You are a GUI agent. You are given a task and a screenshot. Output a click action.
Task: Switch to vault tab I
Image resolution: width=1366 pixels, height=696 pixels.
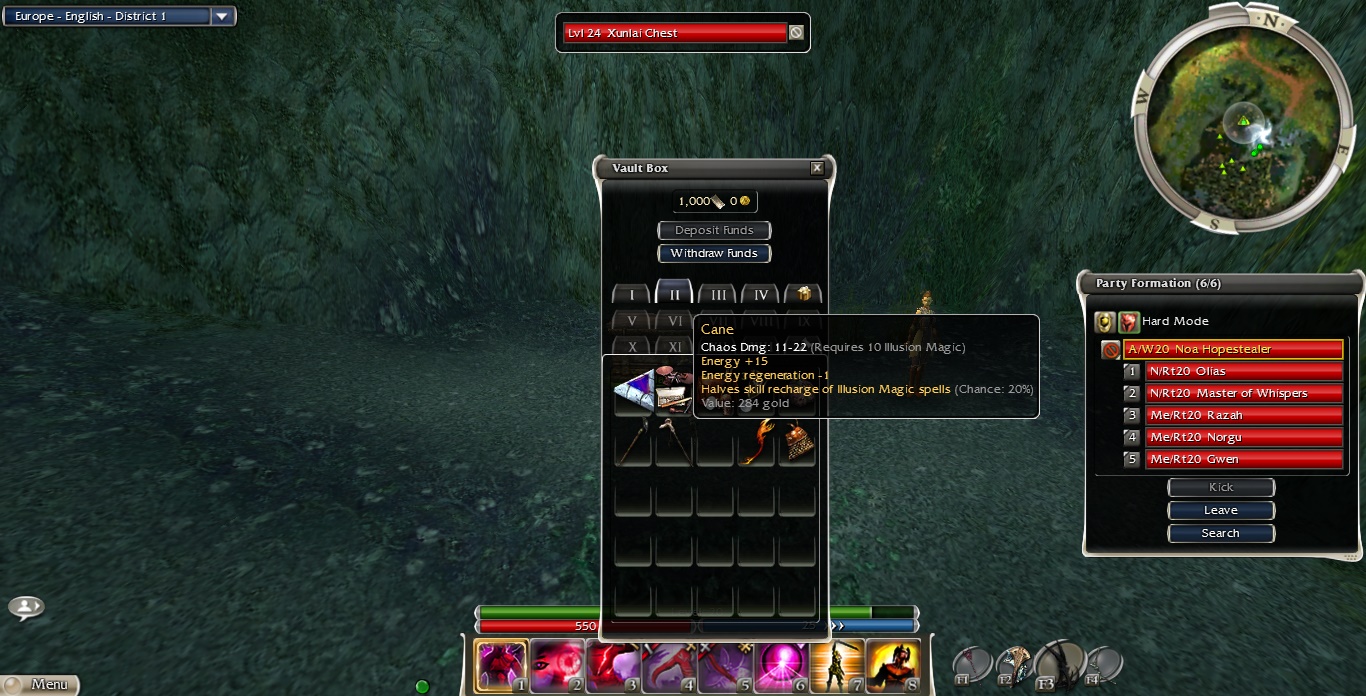(631, 295)
